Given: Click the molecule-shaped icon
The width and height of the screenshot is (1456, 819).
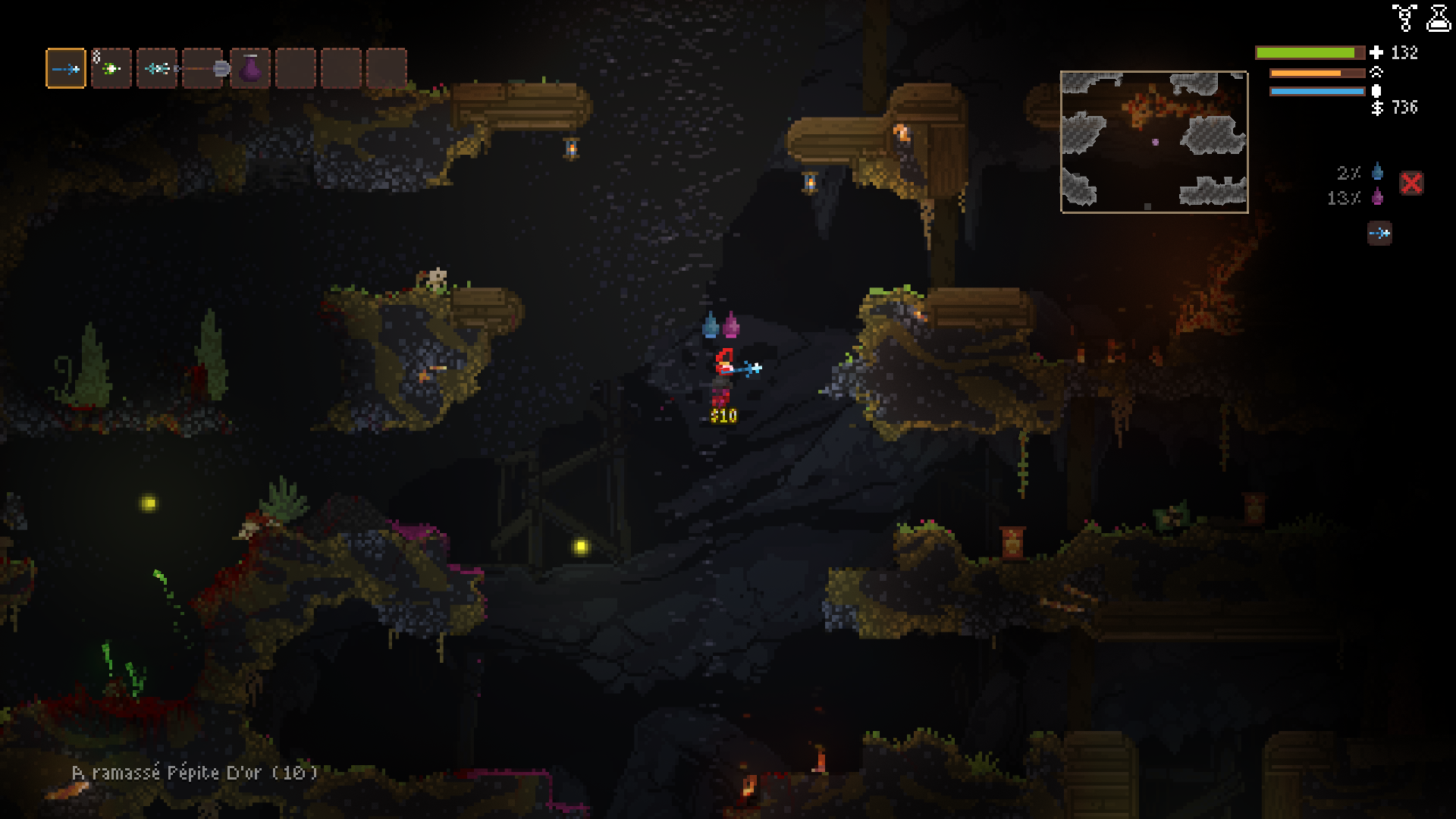Looking at the screenshot, I should pyautogui.click(x=1404, y=17).
